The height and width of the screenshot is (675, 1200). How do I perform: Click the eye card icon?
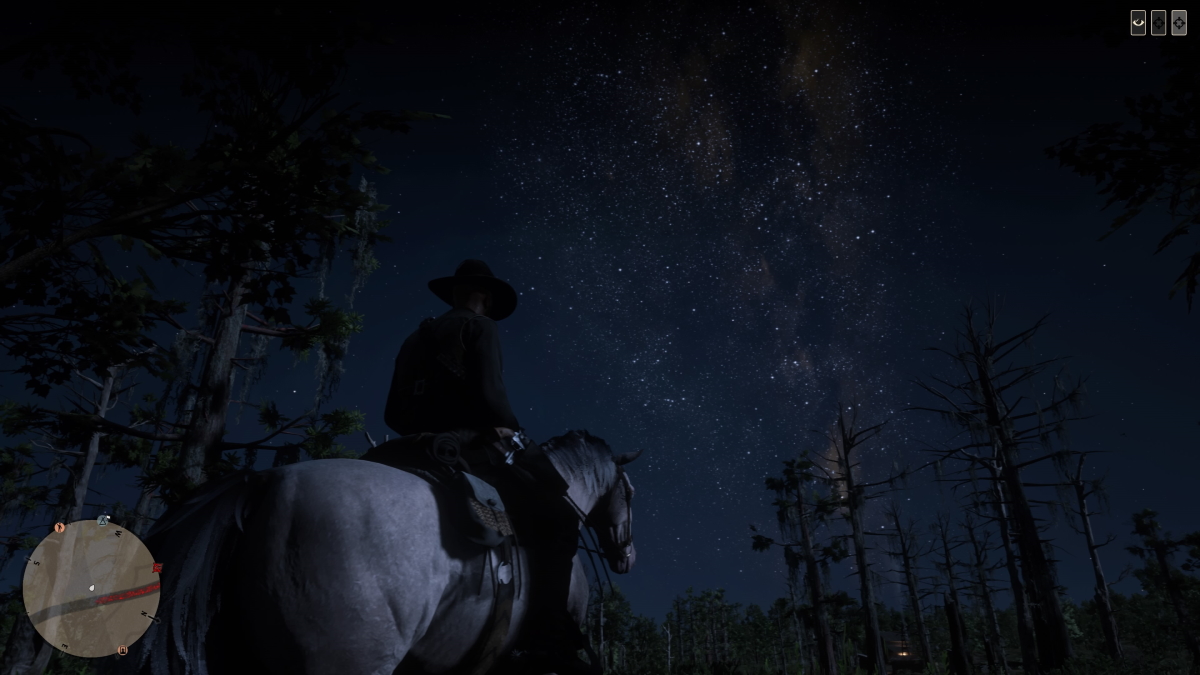click(x=1138, y=23)
